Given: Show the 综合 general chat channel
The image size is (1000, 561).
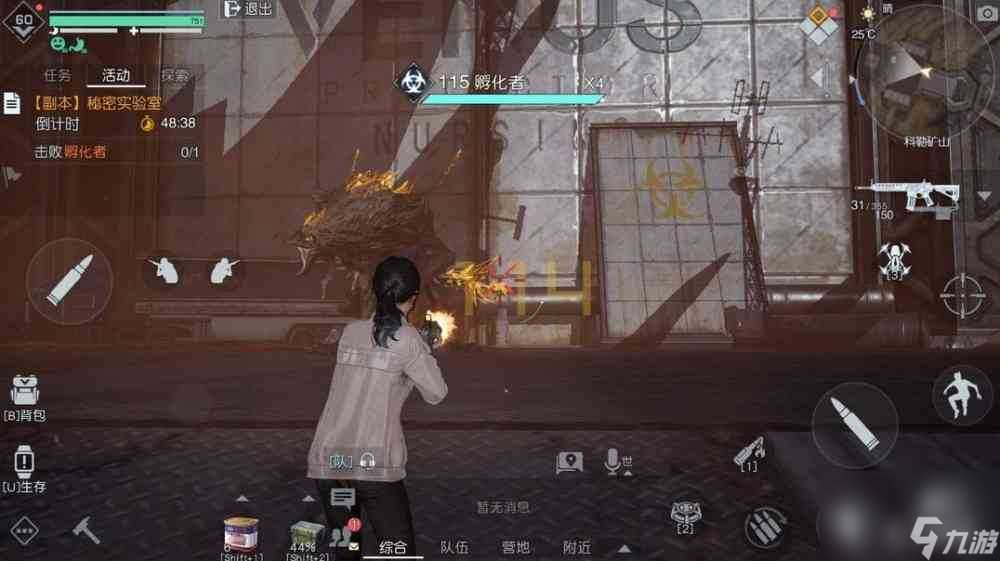Looking at the screenshot, I should [x=392, y=547].
